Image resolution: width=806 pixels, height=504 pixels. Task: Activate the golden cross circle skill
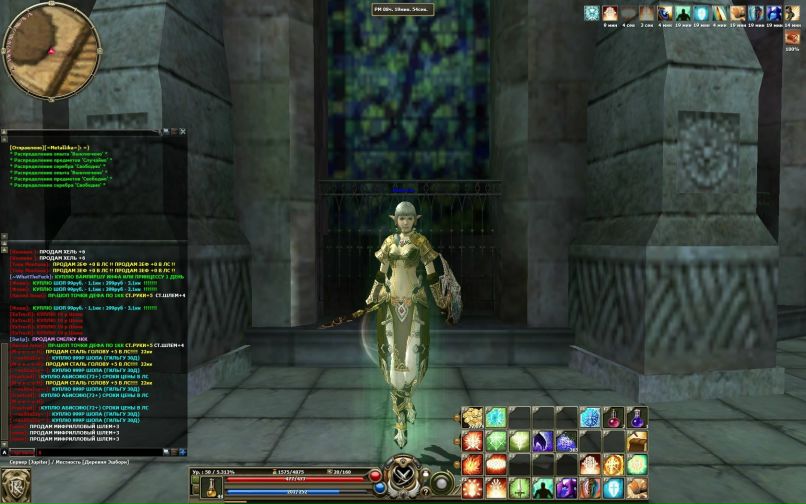(x=613, y=464)
